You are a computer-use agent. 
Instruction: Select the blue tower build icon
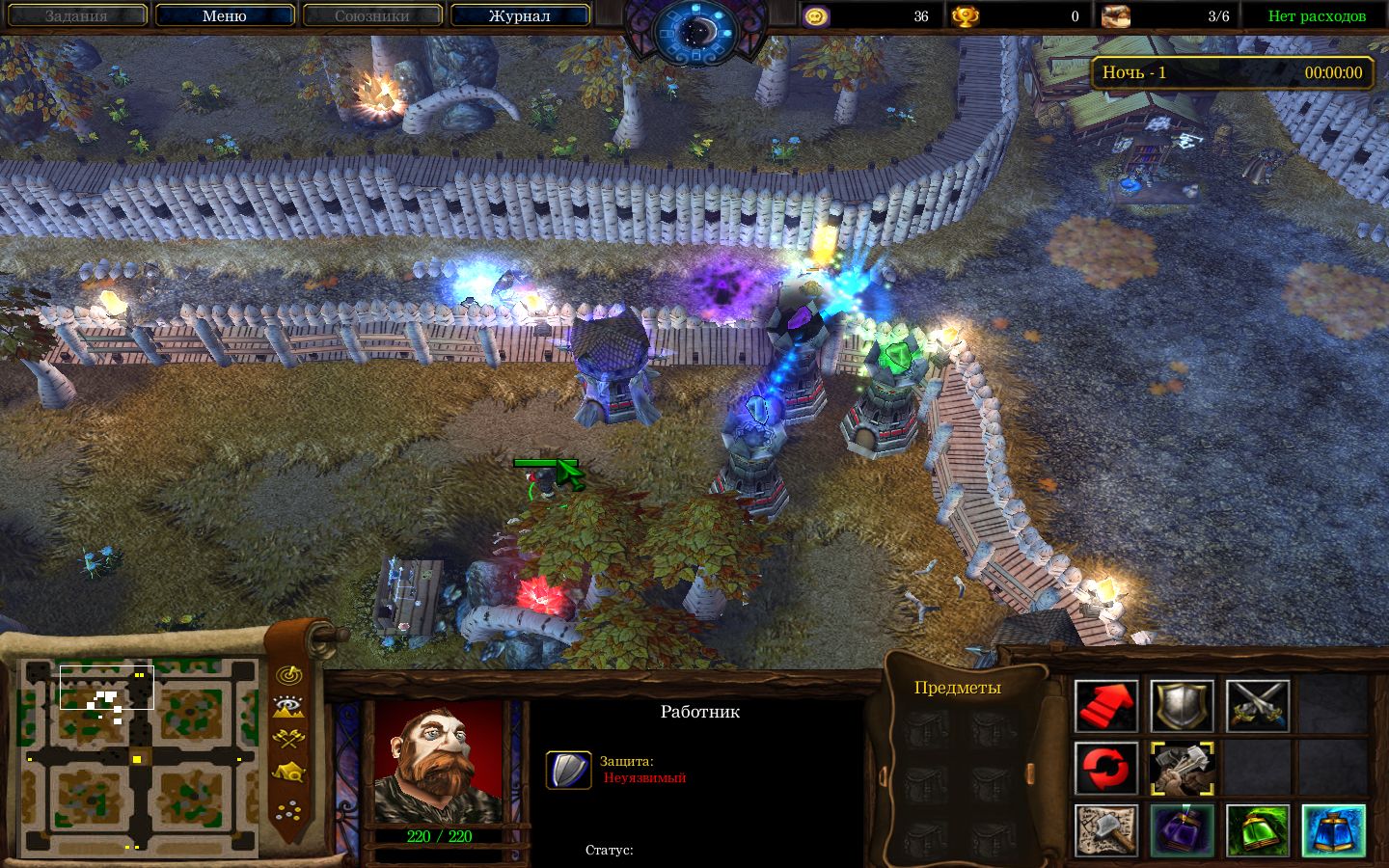pyautogui.click(x=1333, y=830)
